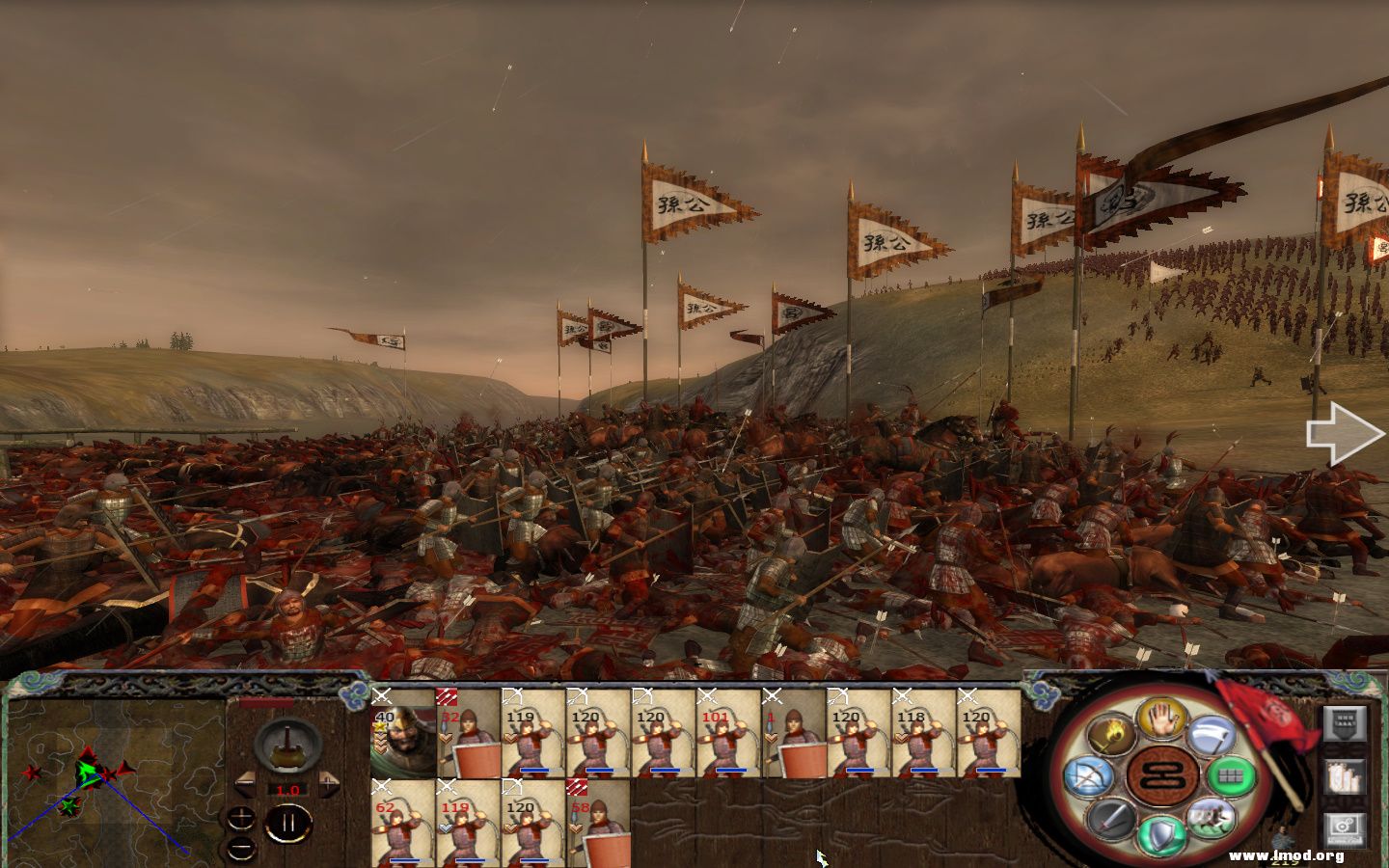Group units with the central chain-link button
1389x868 pixels.
(1160, 774)
